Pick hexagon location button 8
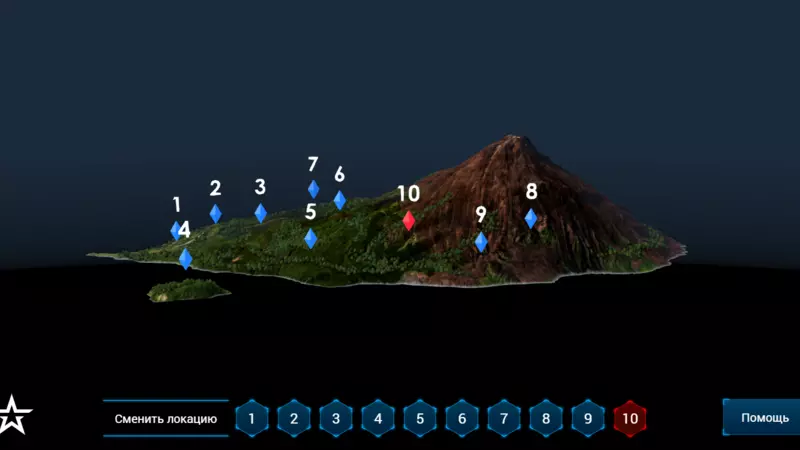The width and height of the screenshot is (800, 450). tap(546, 418)
